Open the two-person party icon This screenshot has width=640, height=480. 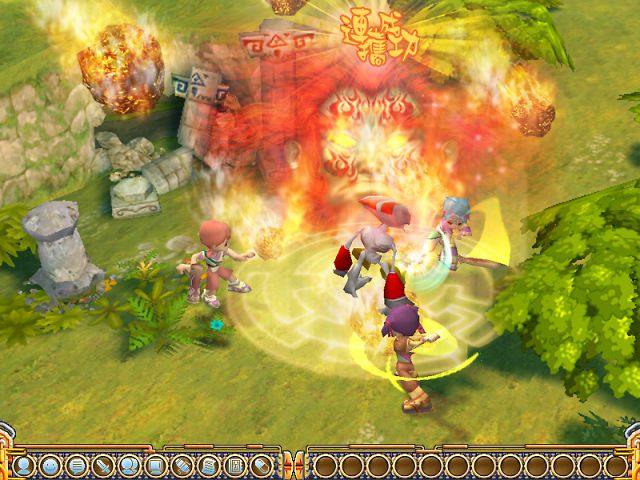click(x=127, y=465)
